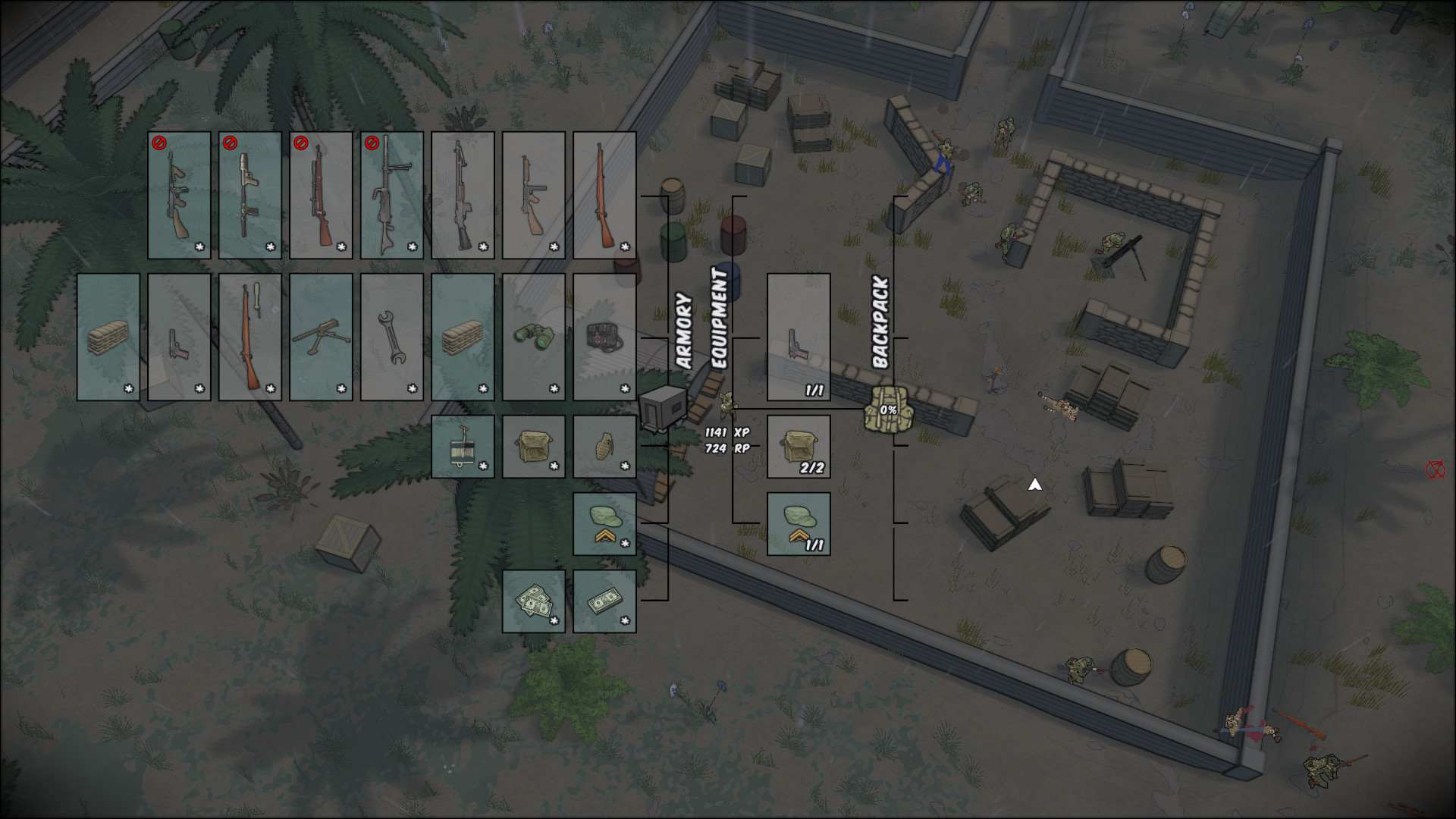The height and width of the screenshot is (819, 1456).
Task: Open the grenade vest 2/2 equipment slot
Action: tap(799, 447)
